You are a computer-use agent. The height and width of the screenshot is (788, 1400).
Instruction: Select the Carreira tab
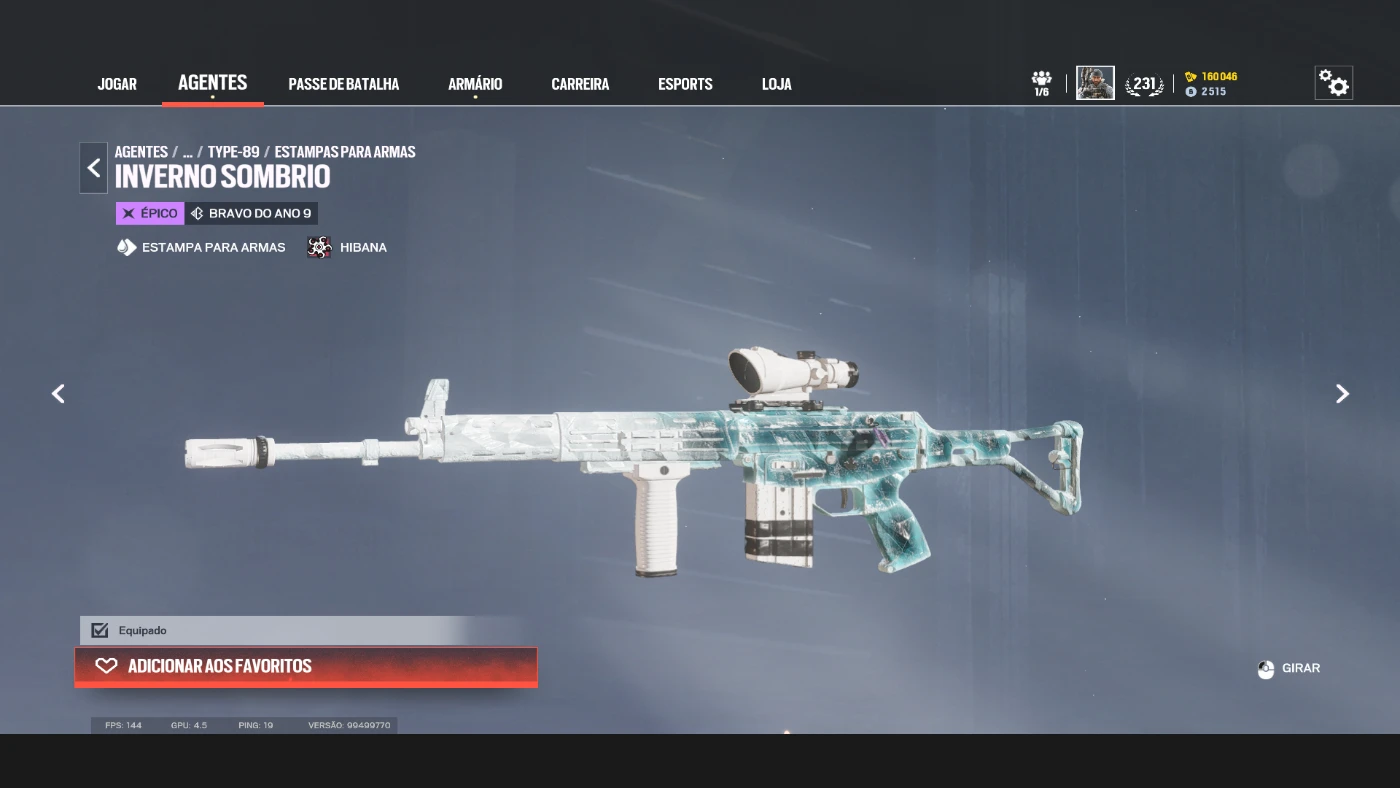pos(580,84)
